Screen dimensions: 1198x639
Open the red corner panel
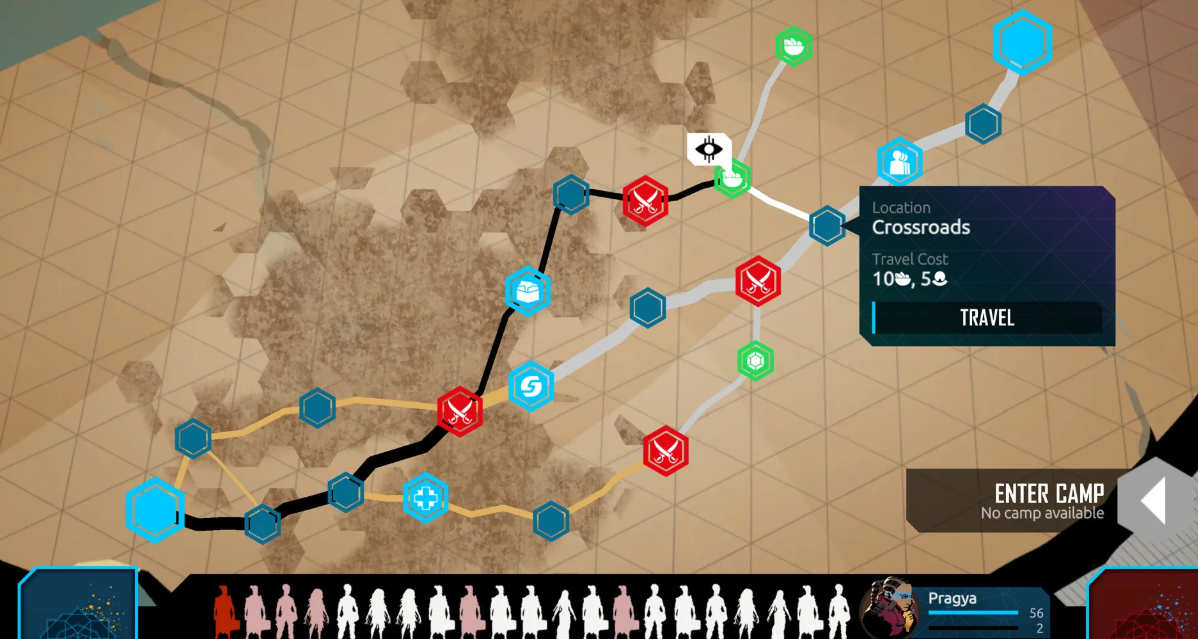pyautogui.click(x=1144, y=606)
